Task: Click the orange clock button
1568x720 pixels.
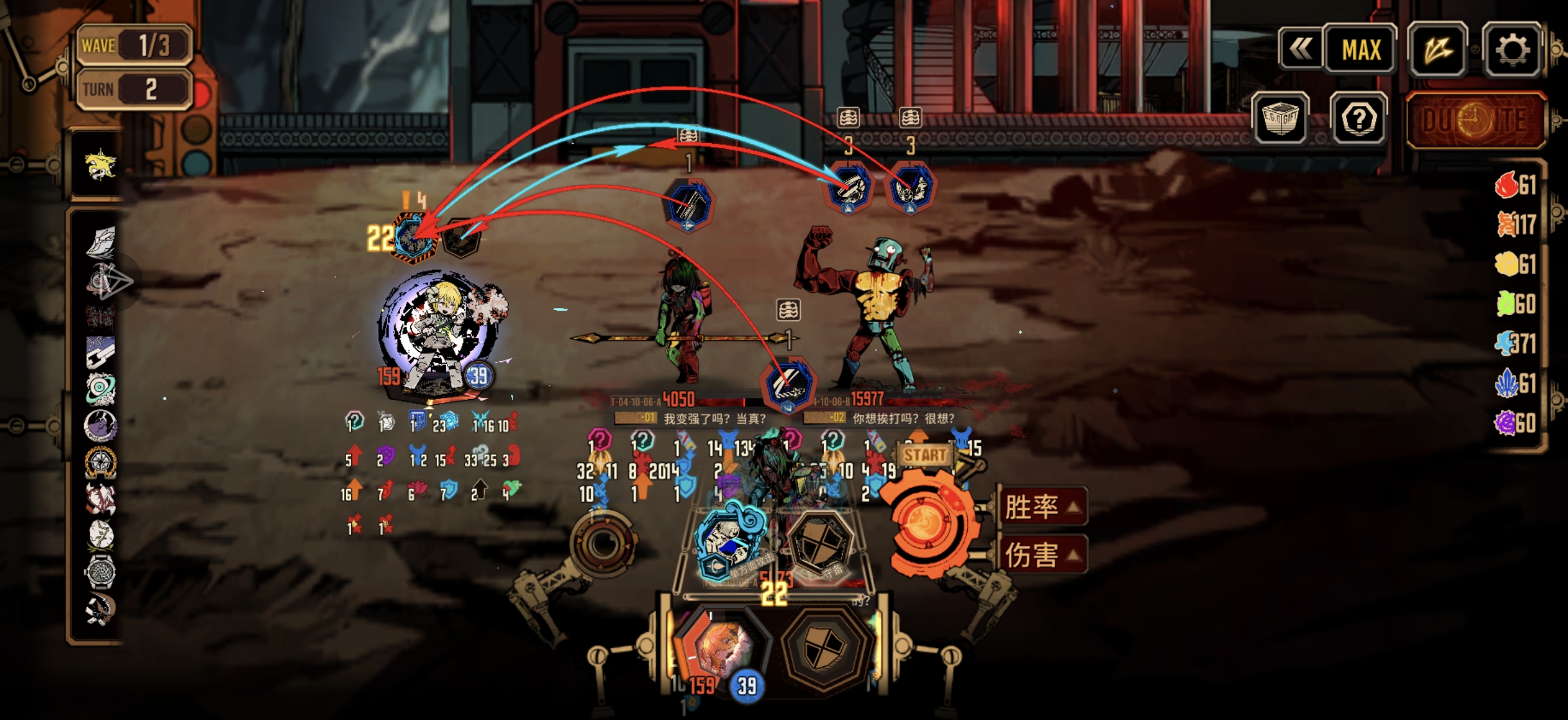Action: coord(1475,120)
